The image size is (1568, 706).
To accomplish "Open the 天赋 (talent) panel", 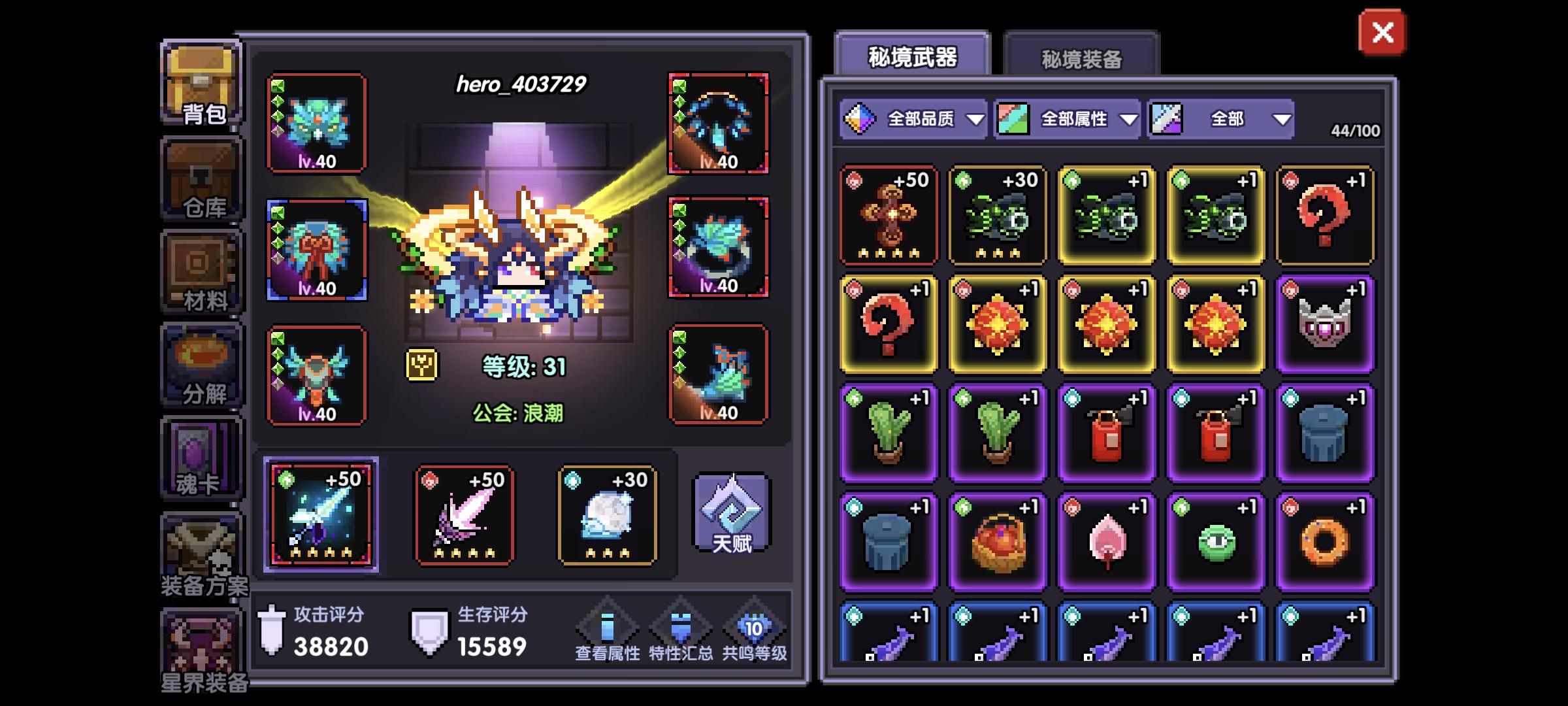I will 732,516.
